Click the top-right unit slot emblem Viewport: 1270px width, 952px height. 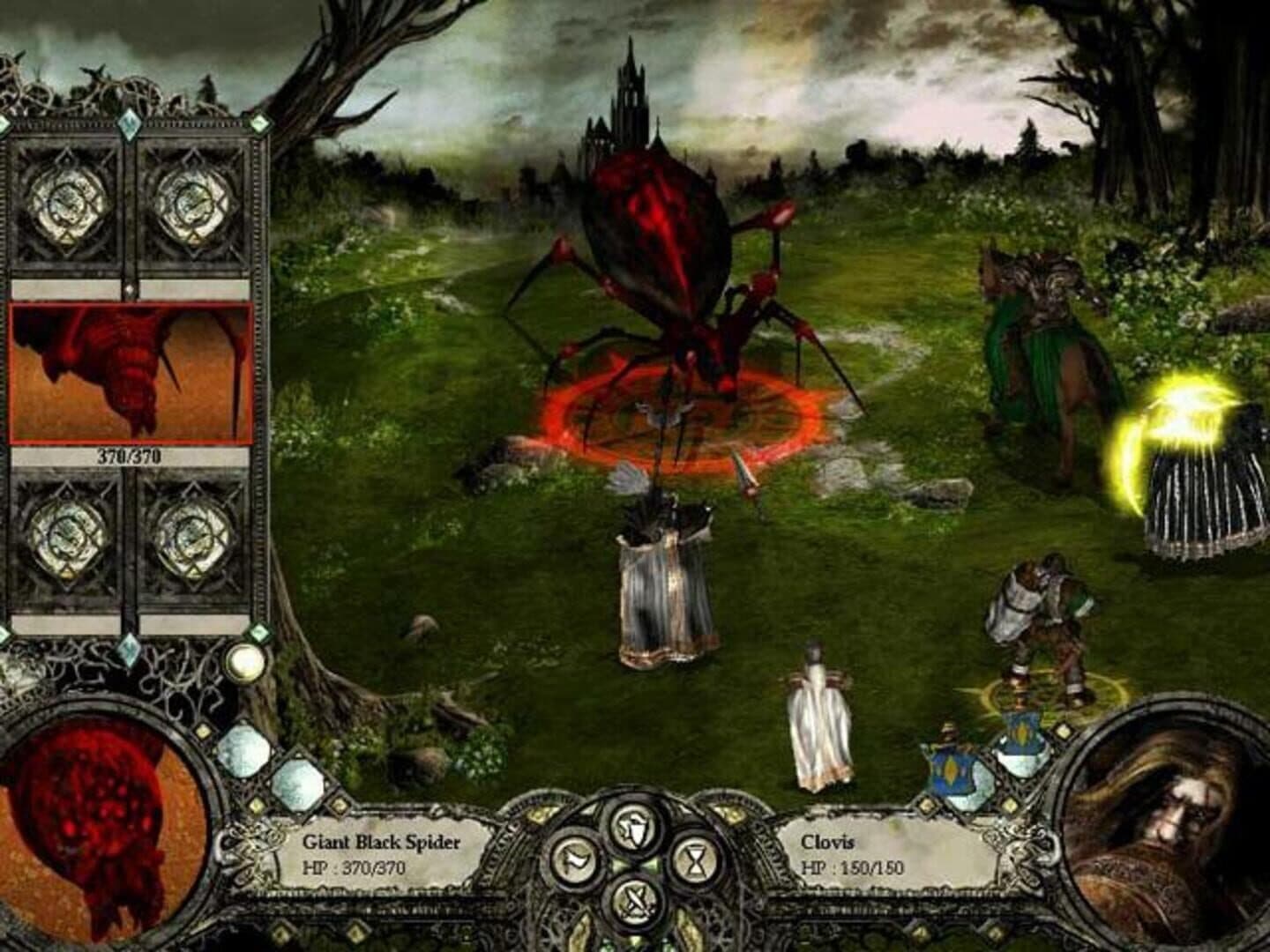pos(190,201)
